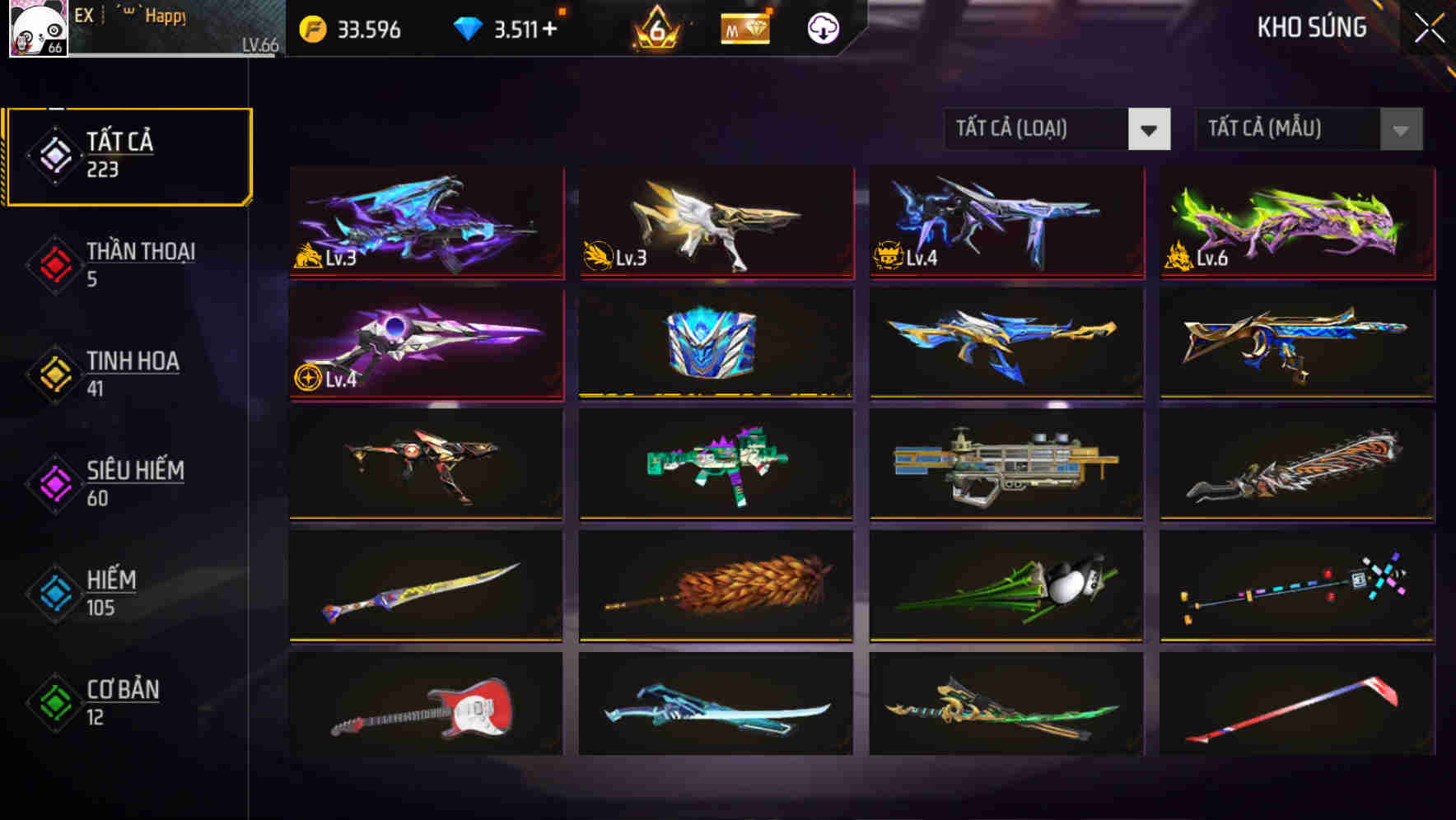Open the TẤT CẢ (LOẠI) filter dropdown
1456x820 pixels.
coord(1057,129)
